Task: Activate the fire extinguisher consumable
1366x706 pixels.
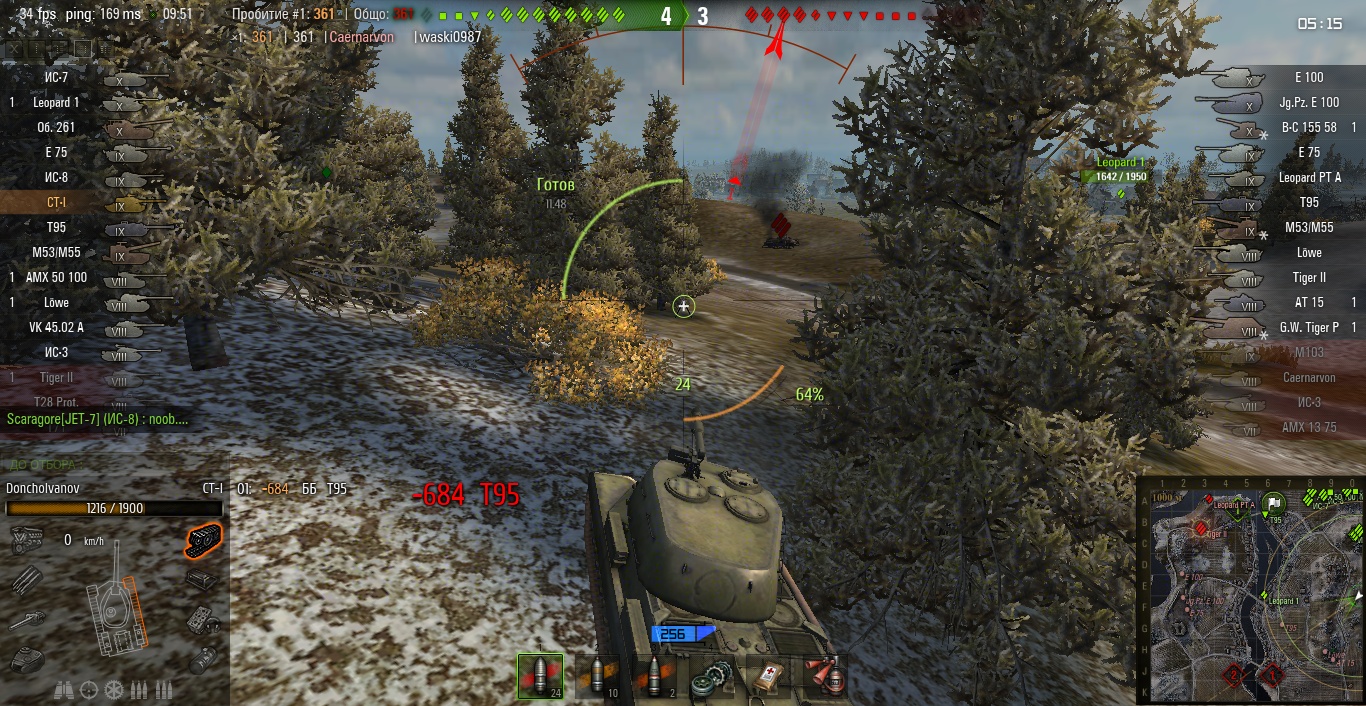Action: (x=826, y=677)
